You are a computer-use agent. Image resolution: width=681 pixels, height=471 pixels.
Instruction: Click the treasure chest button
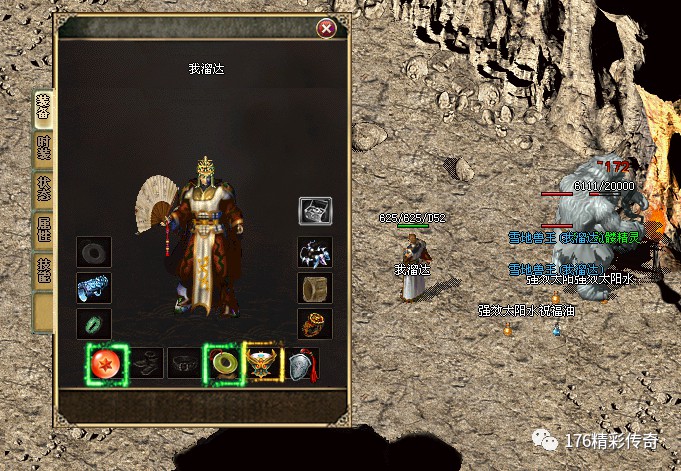click(x=315, y=210)
